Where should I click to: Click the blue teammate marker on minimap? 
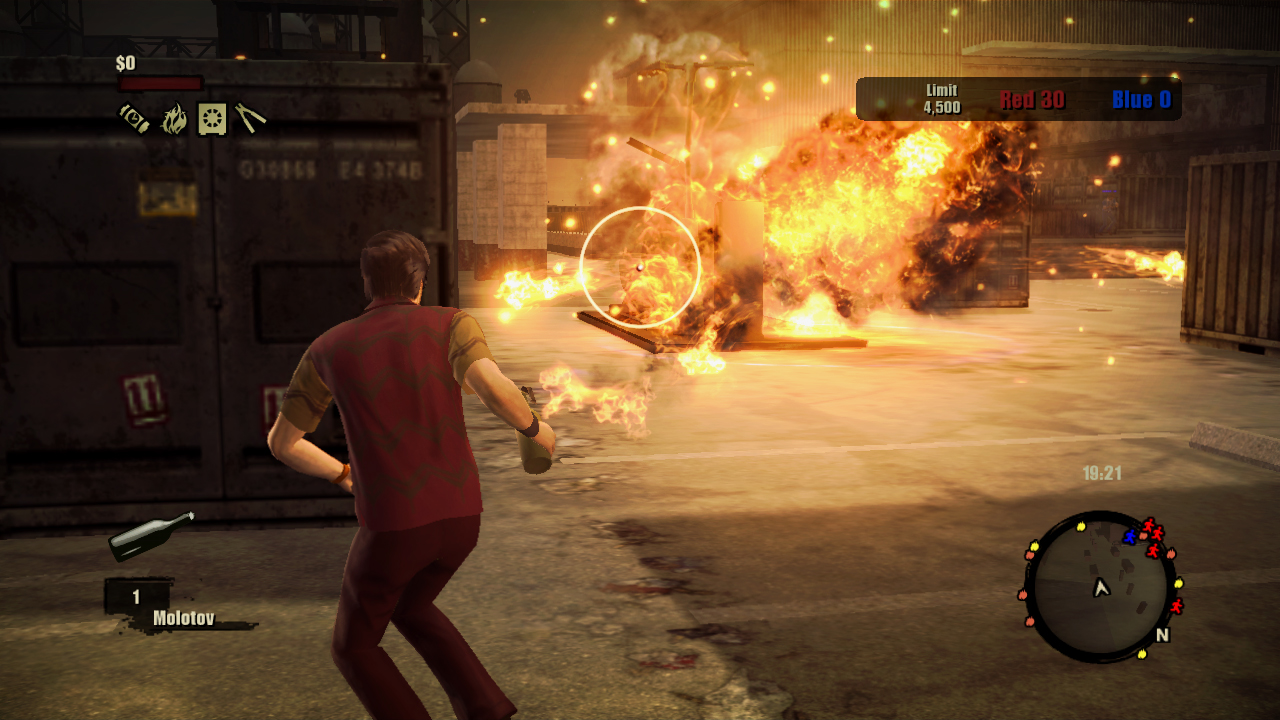click(1130, 537)
